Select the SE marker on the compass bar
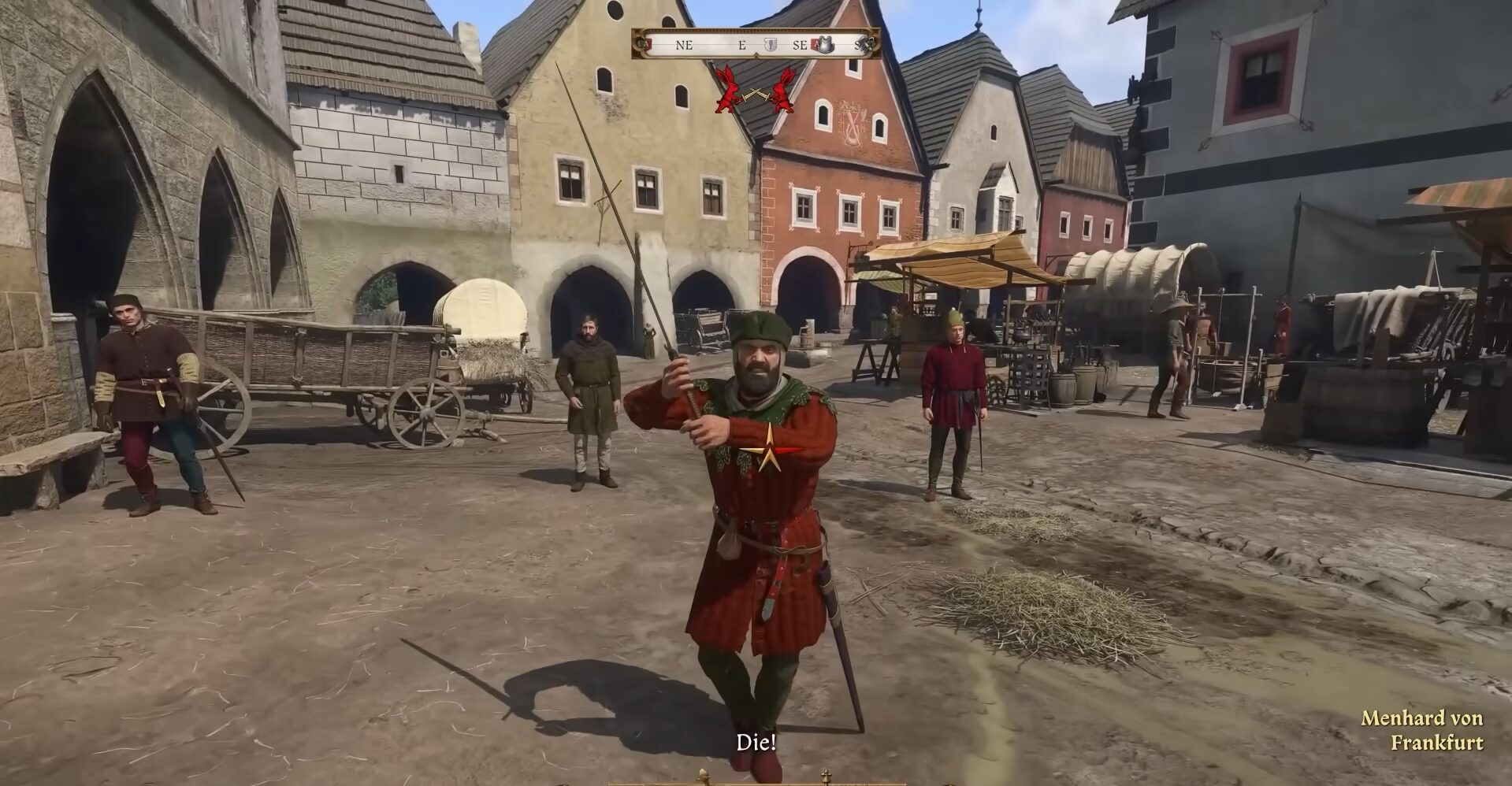This screenshot has width=1512, height=786. tap(801, 45)
